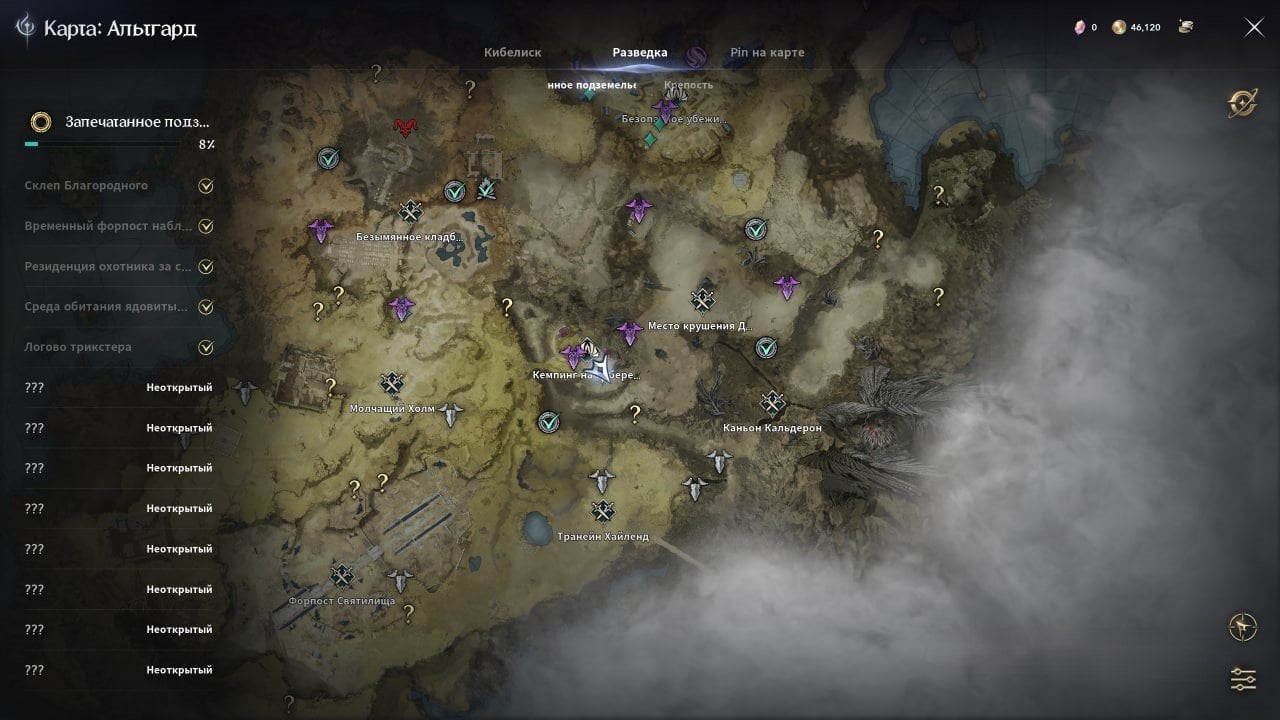This screenshot has height=720, width=1280.
Task: Close the map with the X button
Action: tap(1254, 28)
